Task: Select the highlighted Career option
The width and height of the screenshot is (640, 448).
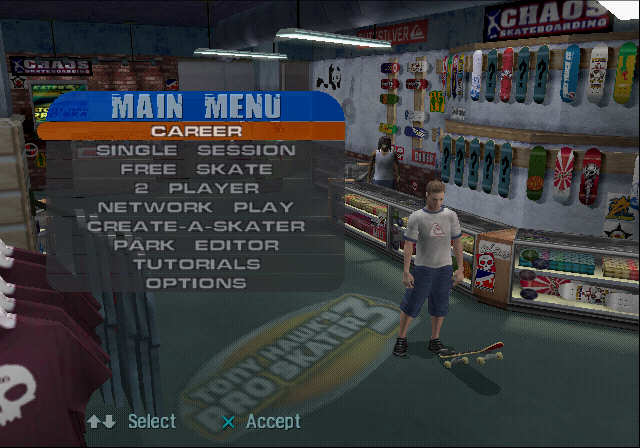Action: click(x=196, y=130)
